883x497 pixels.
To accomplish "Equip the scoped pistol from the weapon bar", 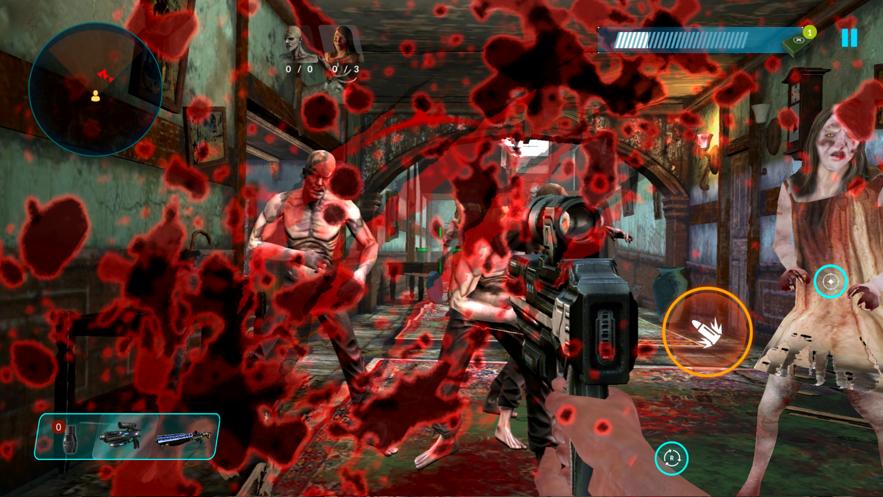I will pyautogui.click(x=121, y=438).
